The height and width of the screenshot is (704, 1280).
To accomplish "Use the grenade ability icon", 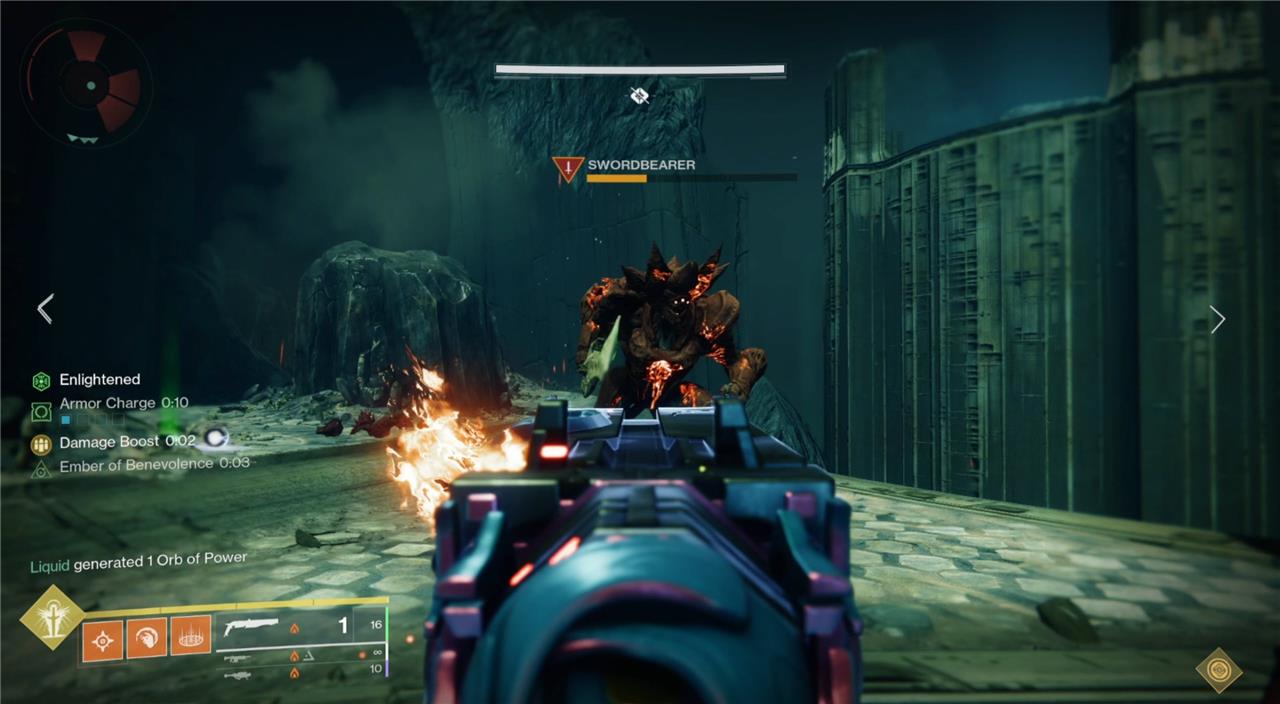I will pos(102,638).
